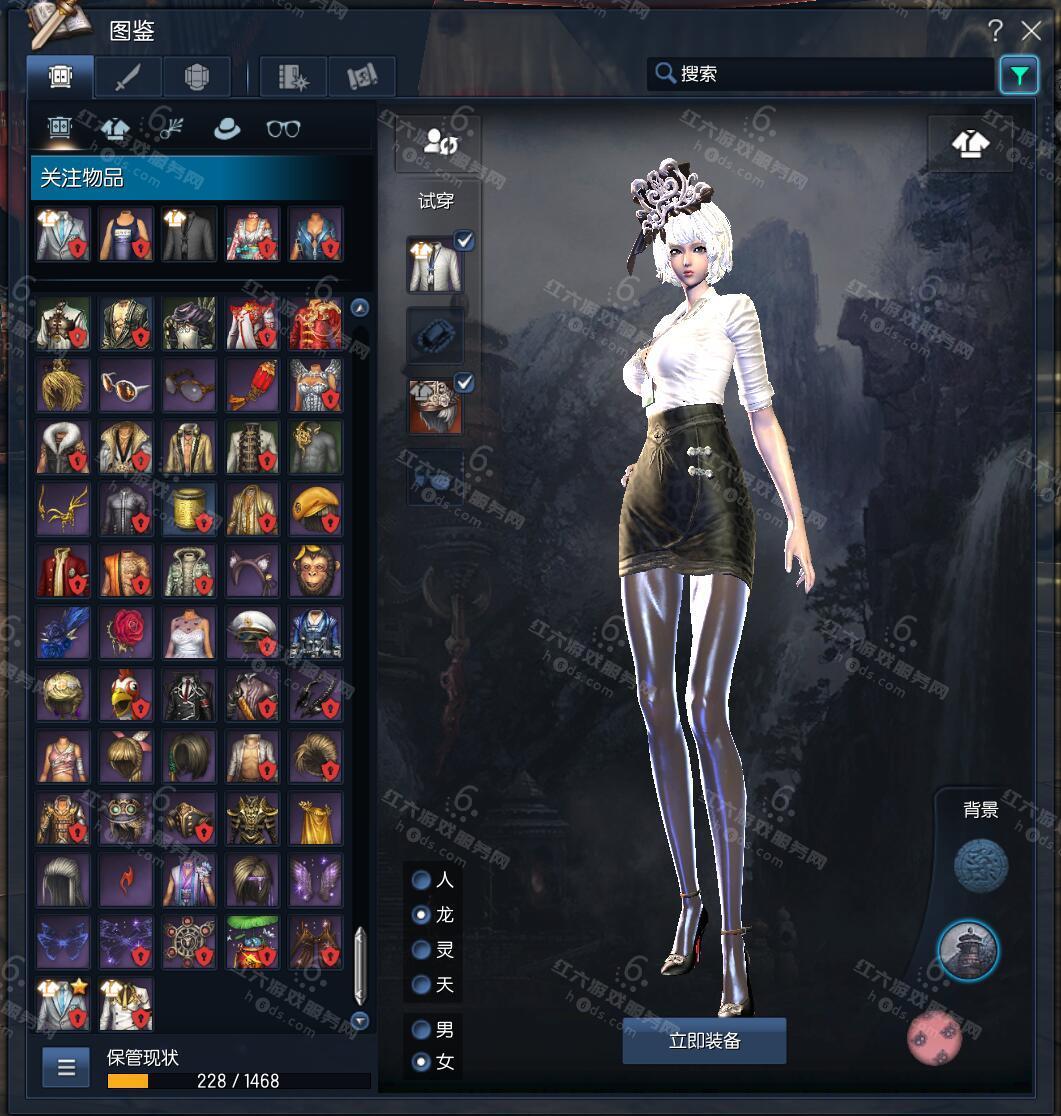The image size is (1061, 1116).
Task: Click the 立即装备 equip button
Action: point(704,1041)
